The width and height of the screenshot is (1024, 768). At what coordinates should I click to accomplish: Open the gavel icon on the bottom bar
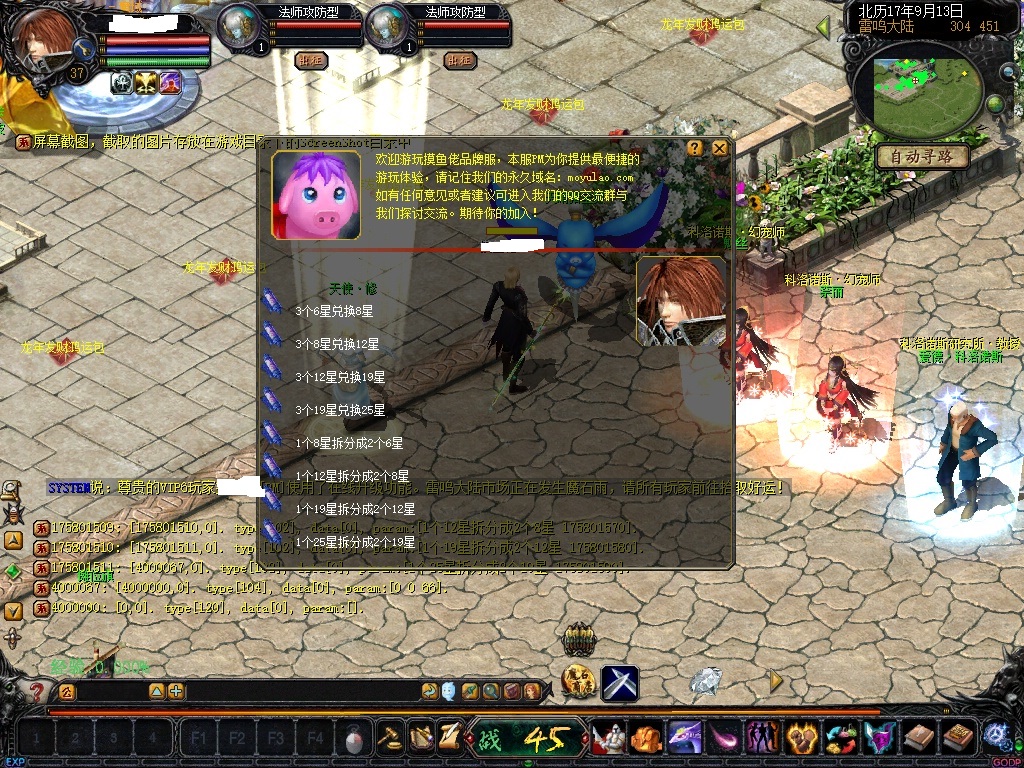tap(390, 737)
